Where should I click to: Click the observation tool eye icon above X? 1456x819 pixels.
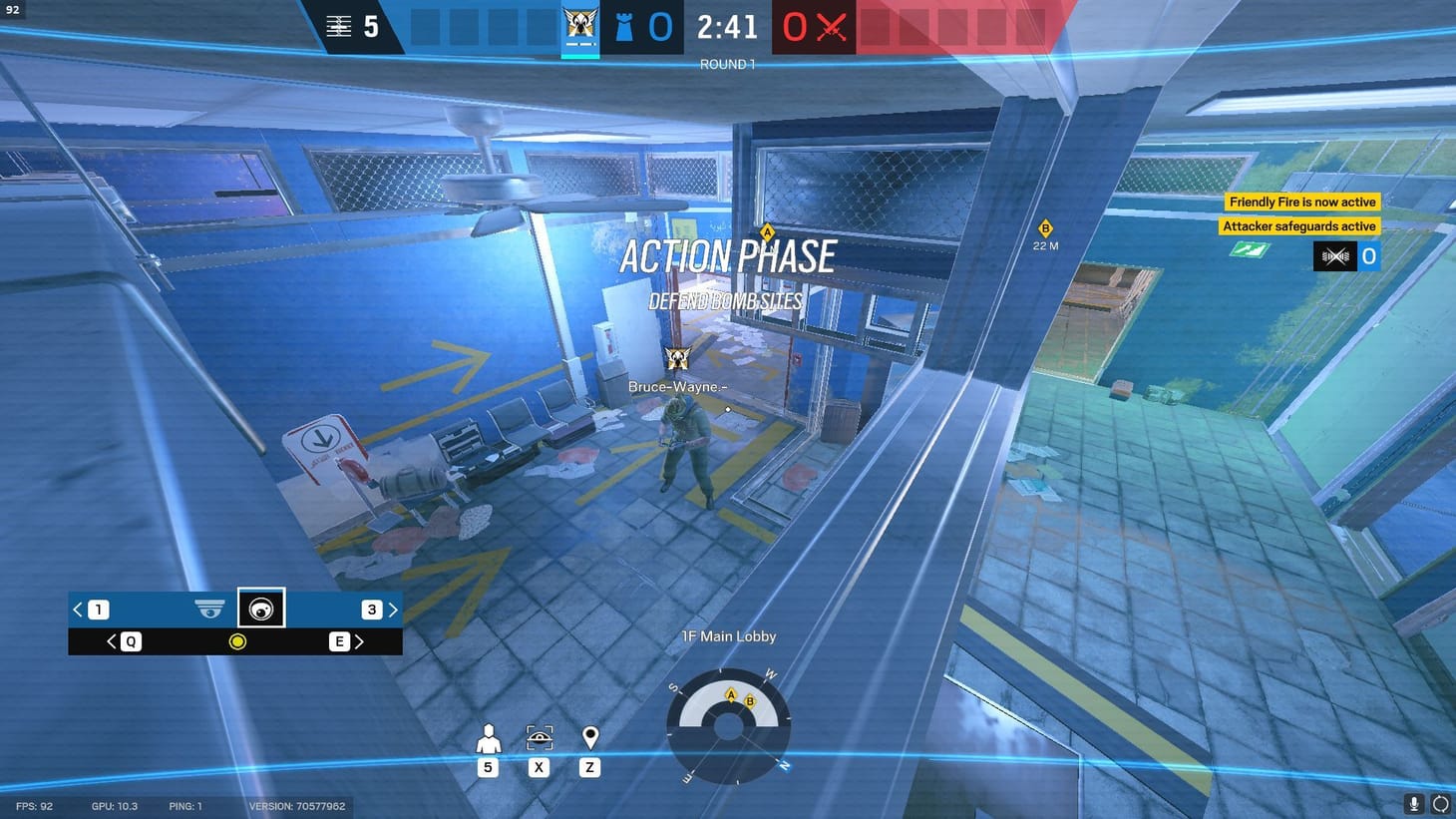pos(539,738)
